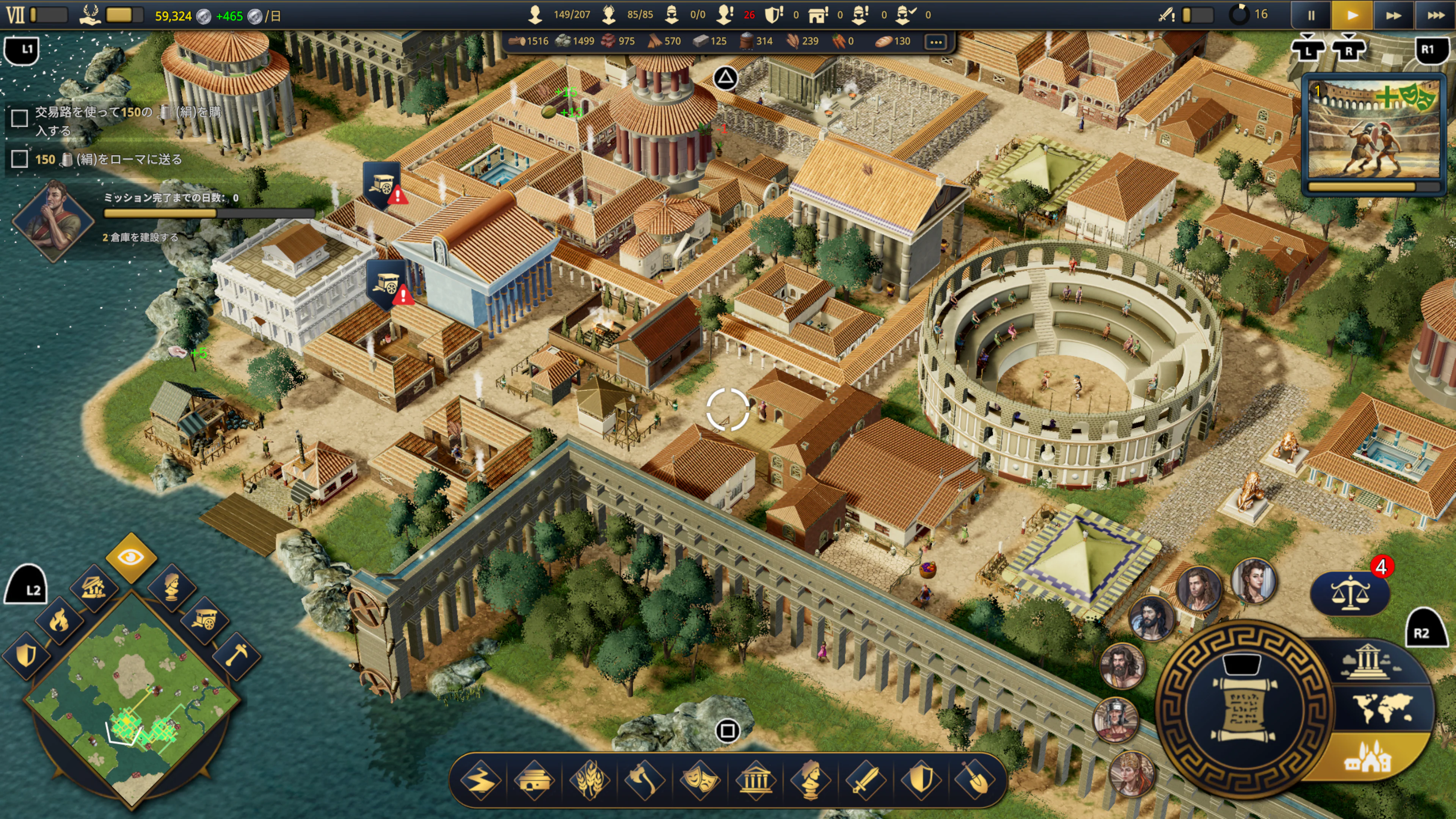This screenshot has height=819, width=1456.
Task: Set game to fastest triple-arrow speed
Action: point(1434,15)
